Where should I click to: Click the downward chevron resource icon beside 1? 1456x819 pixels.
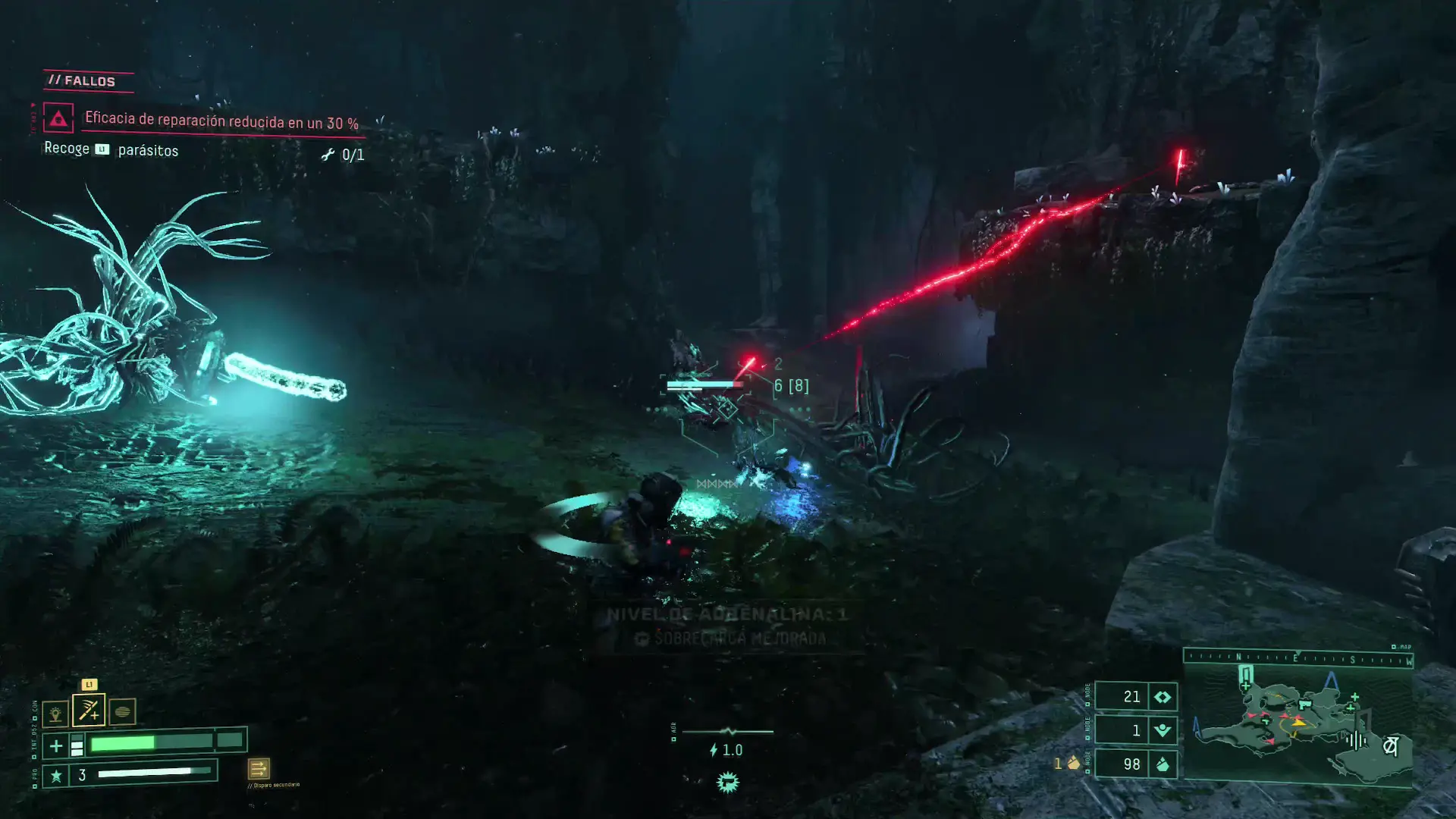click(x=1163, y=731)
